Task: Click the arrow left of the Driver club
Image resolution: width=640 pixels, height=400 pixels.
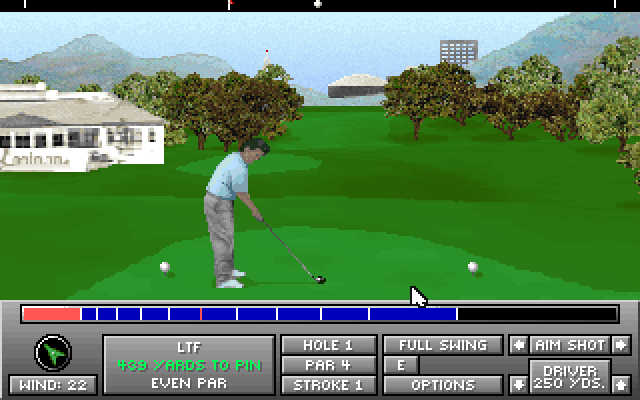Action: coord(518,384)
